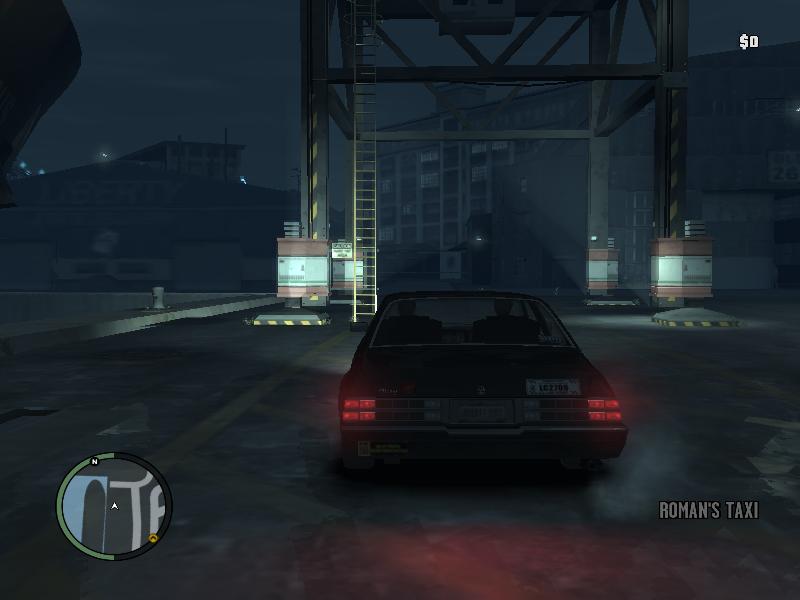Click the white player arrow on the minimap
Viewport: 800px width, 600px height.
[115, 507]
